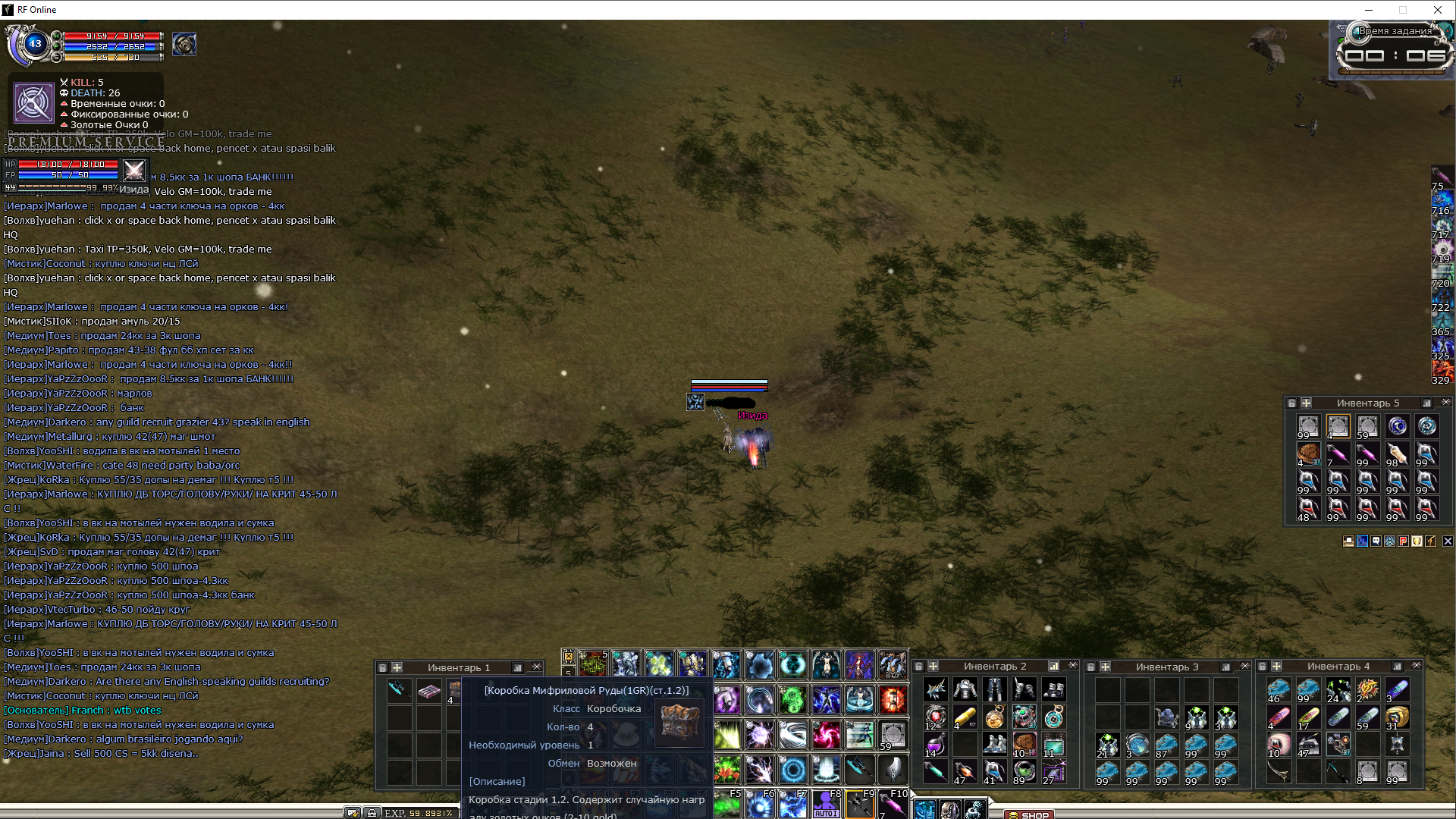Screen dimensions: 1456x819
Task: Select the purple flask stack of 14
Action: pyautogui.click(x=935, y=745)
